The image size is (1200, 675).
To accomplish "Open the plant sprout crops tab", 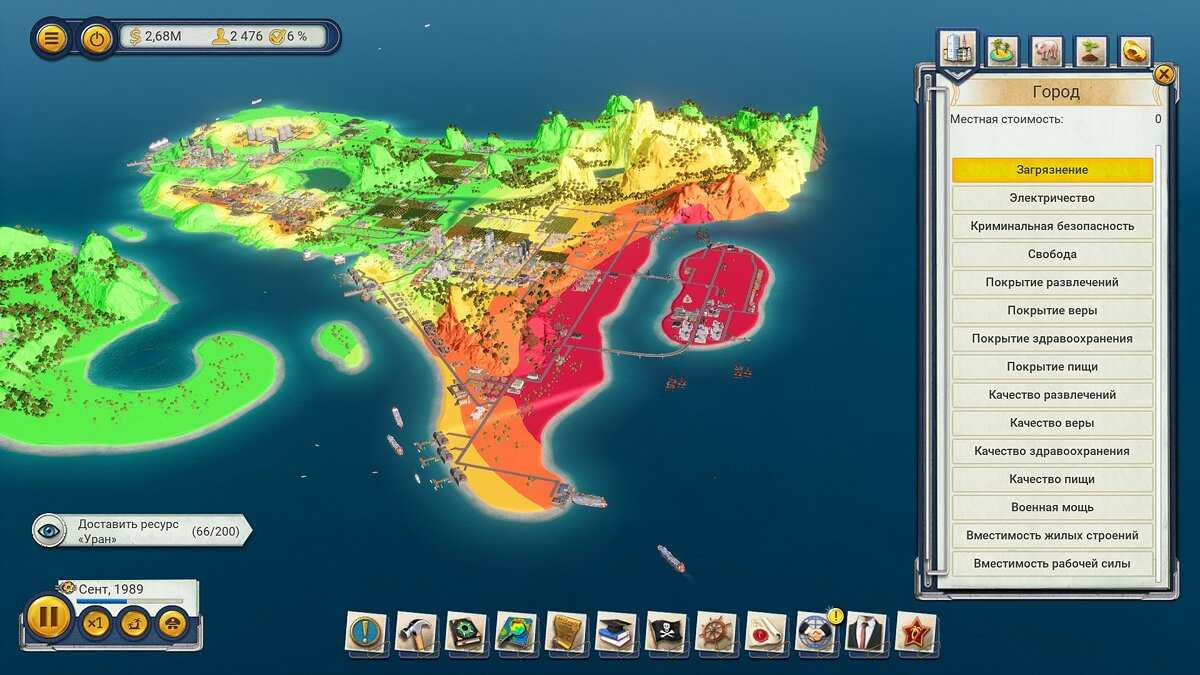I will (1091, 50).
